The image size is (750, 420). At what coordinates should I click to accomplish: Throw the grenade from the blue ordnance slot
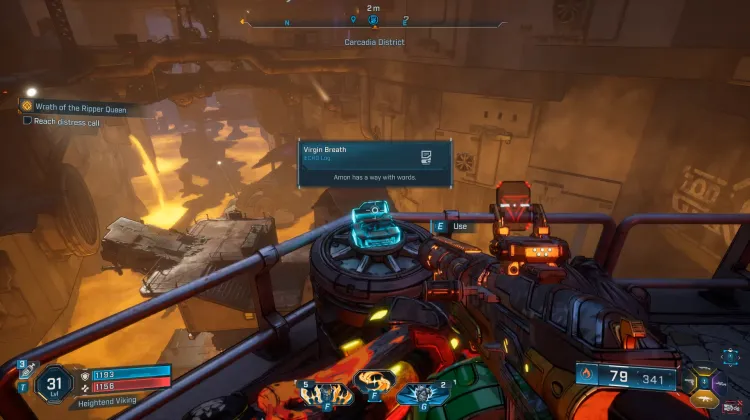(x=421, y=390)
